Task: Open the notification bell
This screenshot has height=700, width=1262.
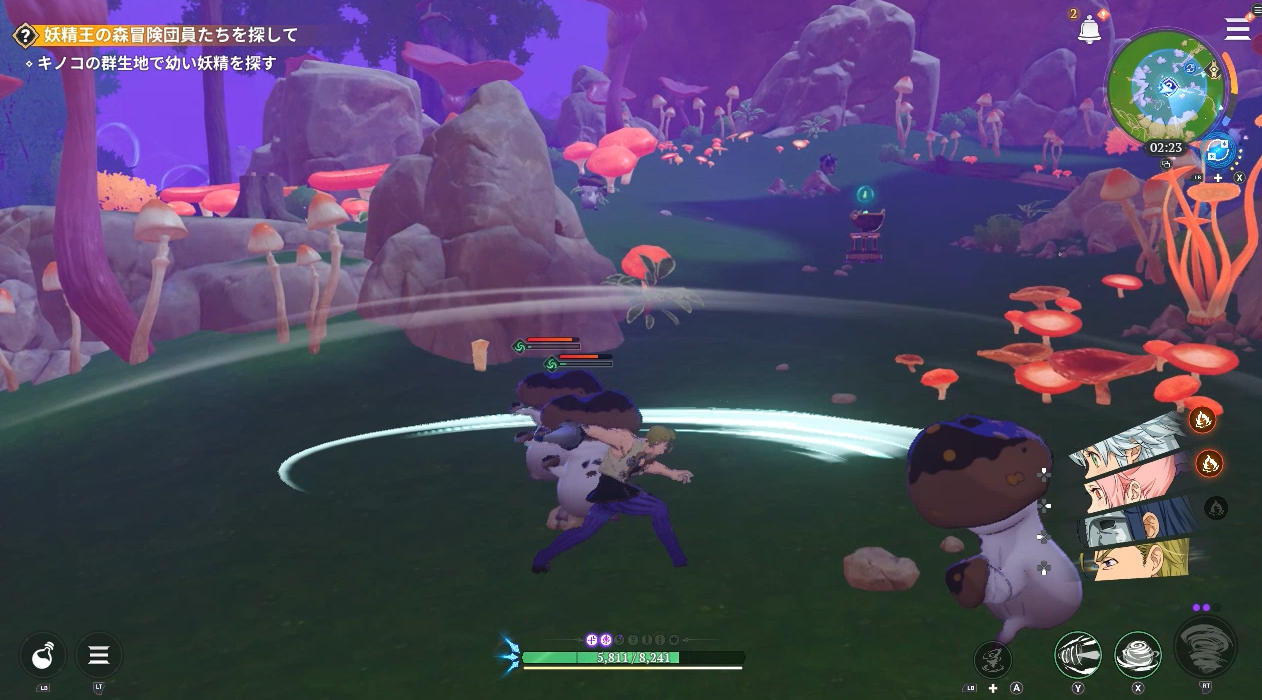Action: pos(1089,29)
